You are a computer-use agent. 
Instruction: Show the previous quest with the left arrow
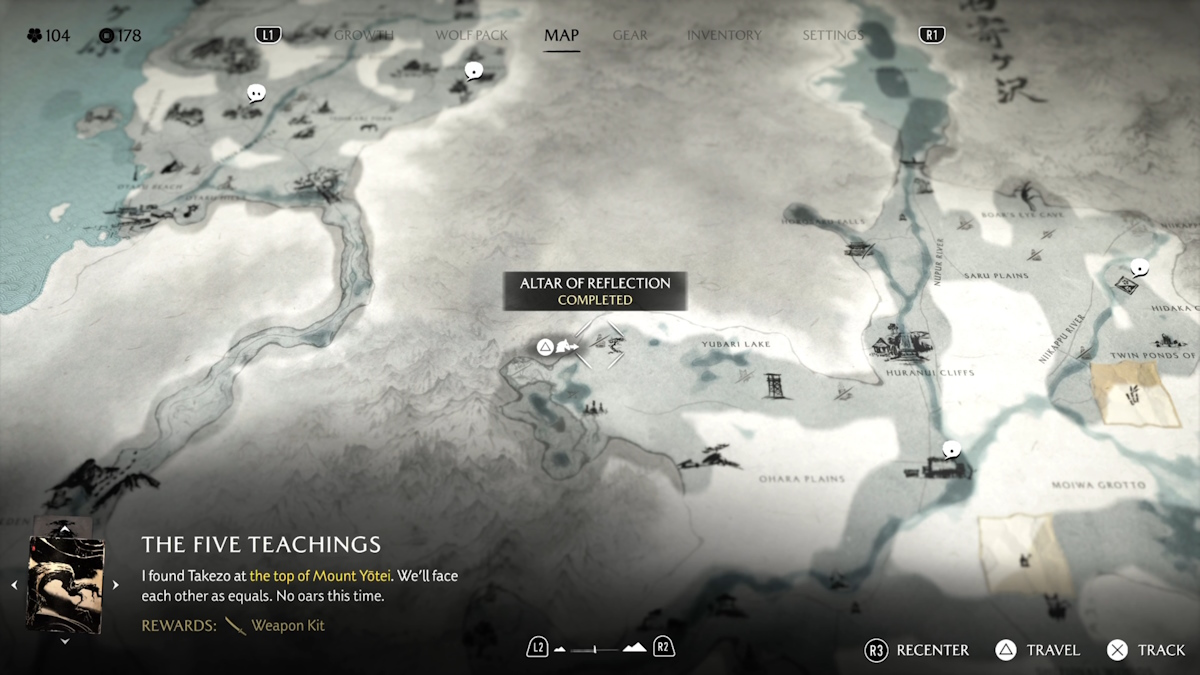pyautogui.click(x=14, y=585)
